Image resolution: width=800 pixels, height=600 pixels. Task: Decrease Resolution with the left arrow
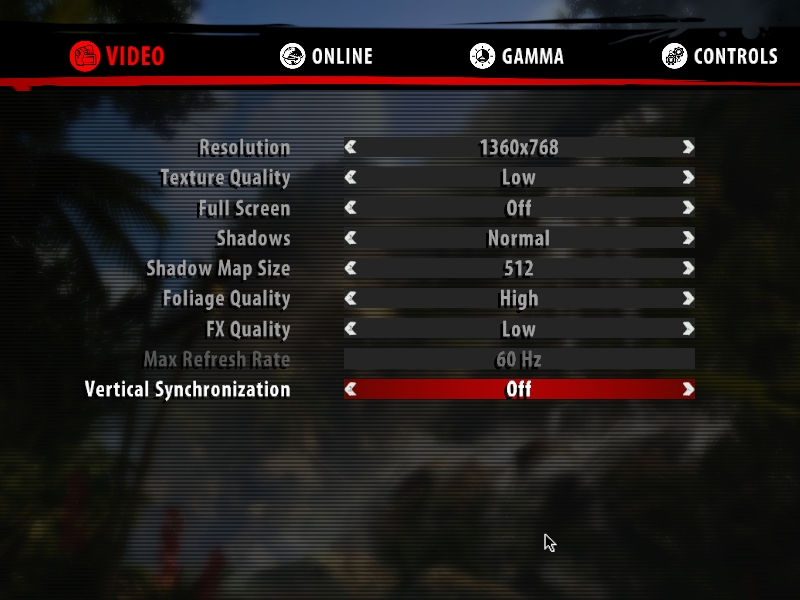[351, 148]
